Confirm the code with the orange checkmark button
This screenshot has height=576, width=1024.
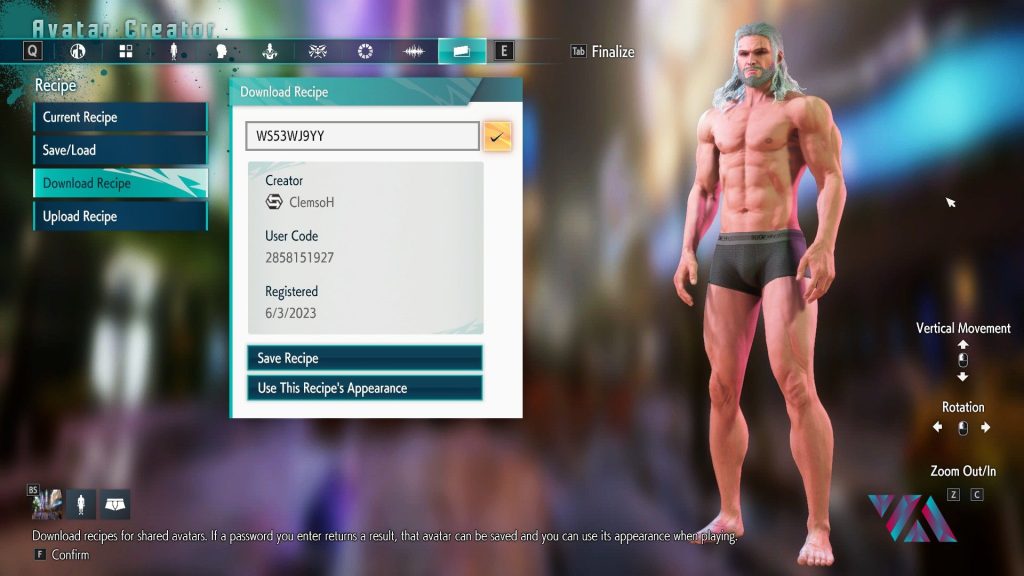click(497, 136)
